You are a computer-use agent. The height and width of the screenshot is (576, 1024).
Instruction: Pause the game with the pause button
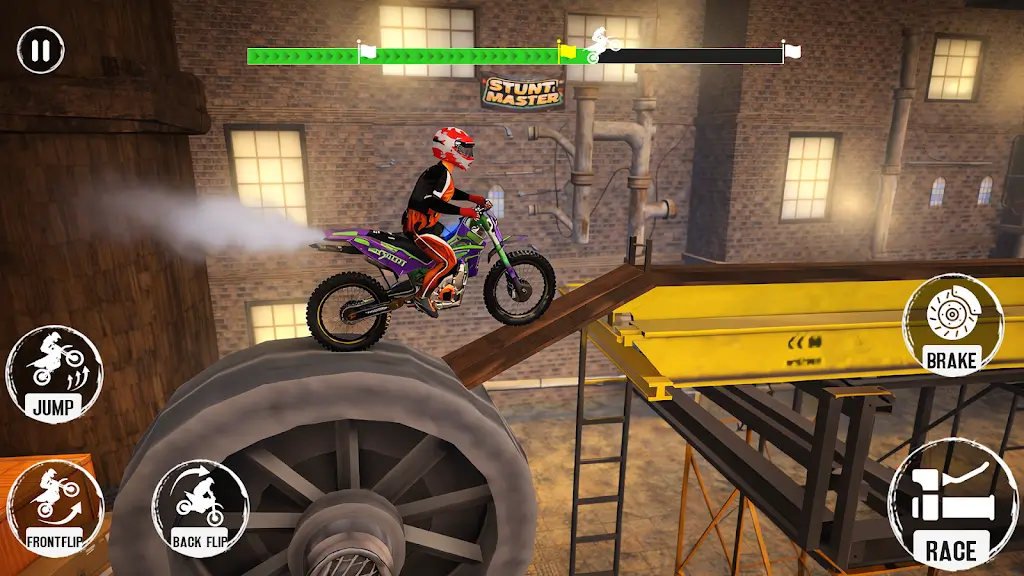click(41, 49)
